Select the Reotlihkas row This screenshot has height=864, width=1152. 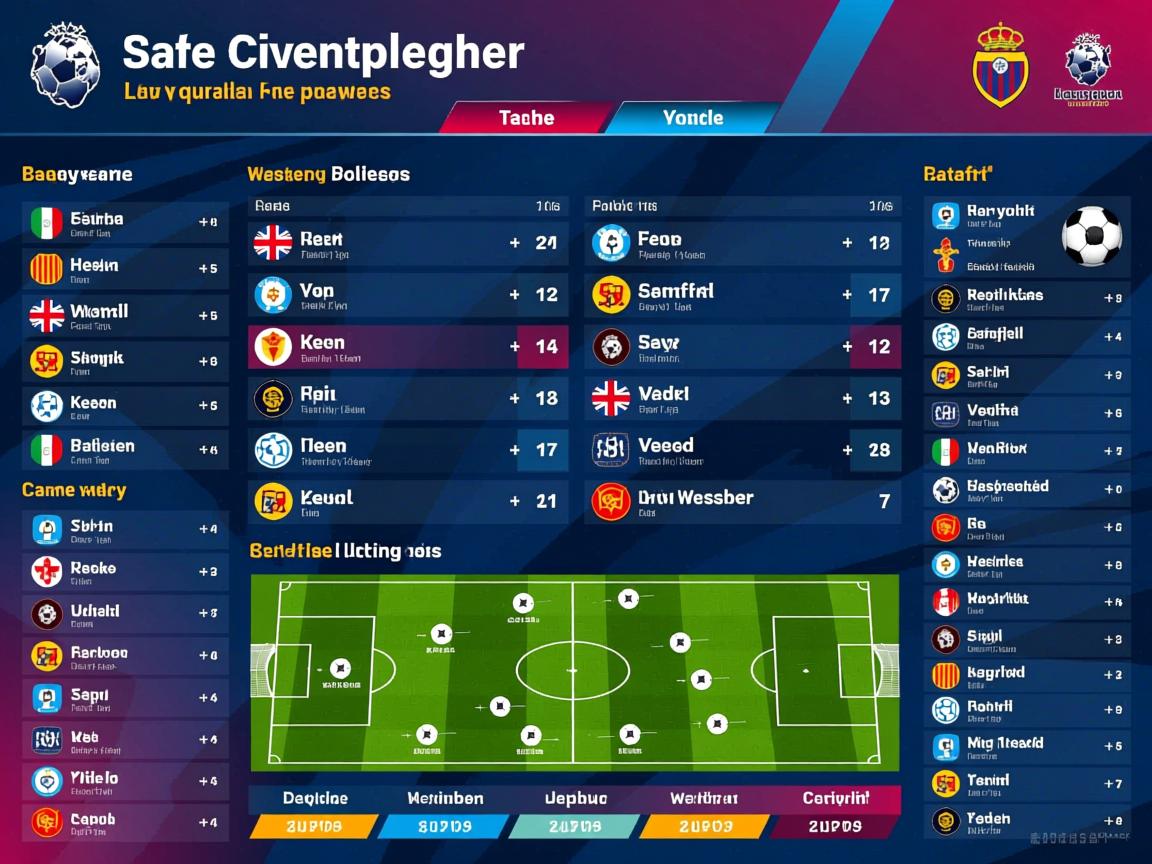coord(1027,298)
